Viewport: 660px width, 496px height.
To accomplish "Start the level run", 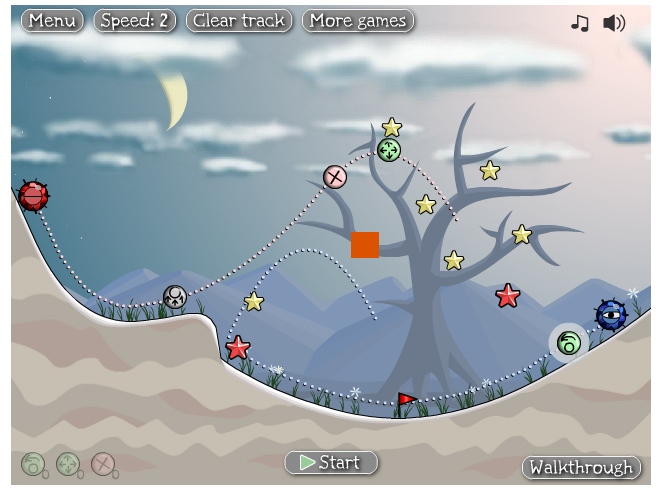I will tap(331, 462).
